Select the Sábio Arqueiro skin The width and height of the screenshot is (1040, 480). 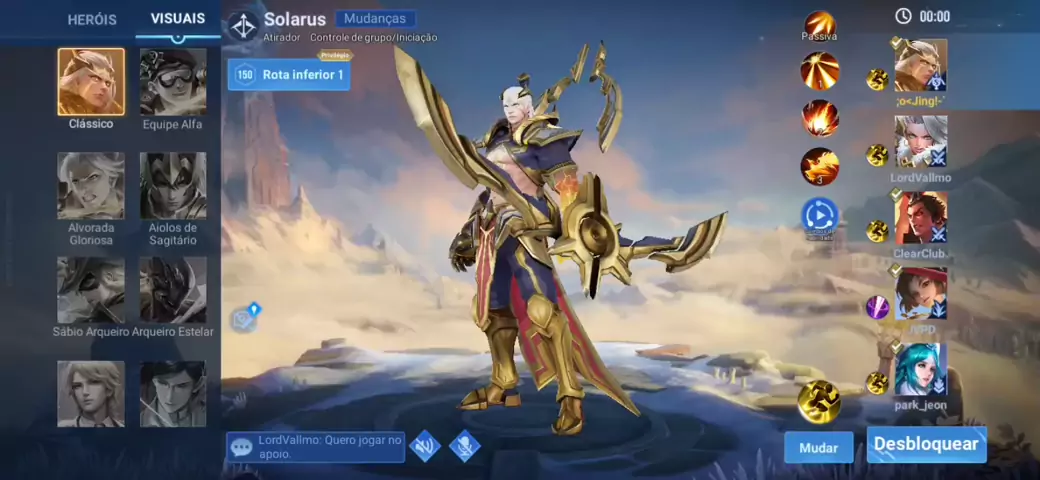pyautogui.click(x=91, y=290)
